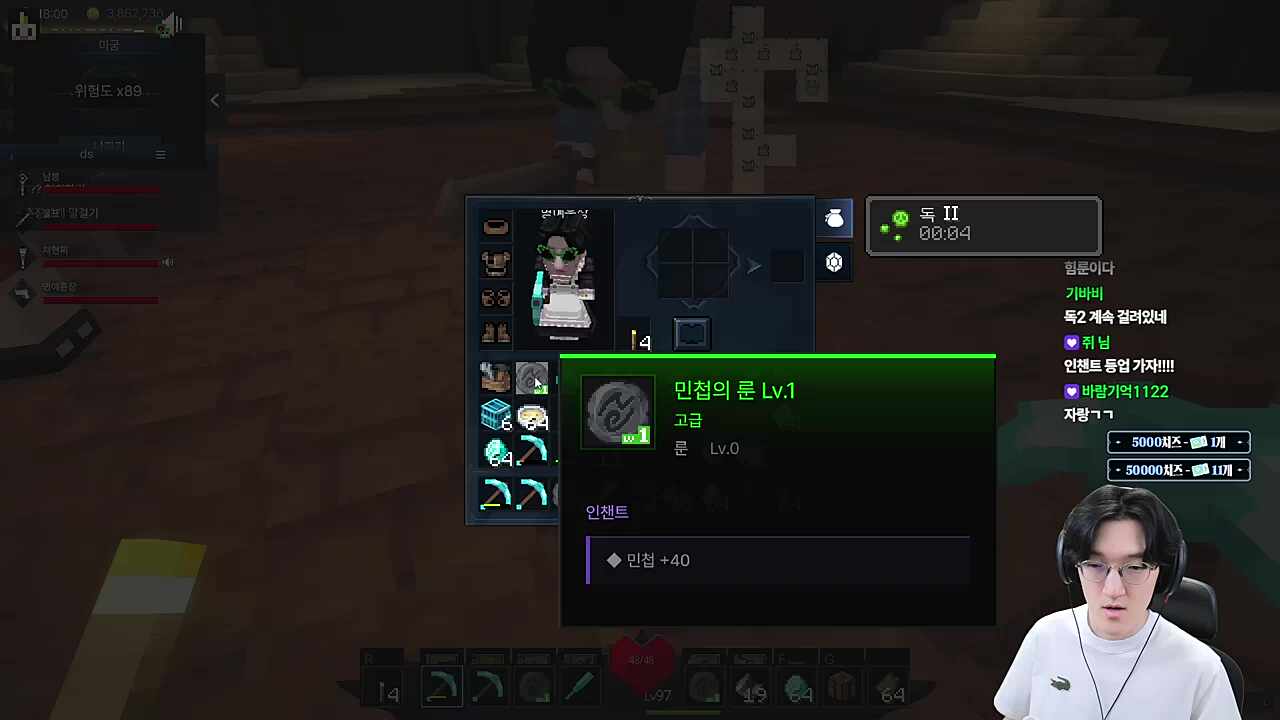Click the gift box item in the hotbar
This screenshot has height=720, width=1280.
[843, 688]
